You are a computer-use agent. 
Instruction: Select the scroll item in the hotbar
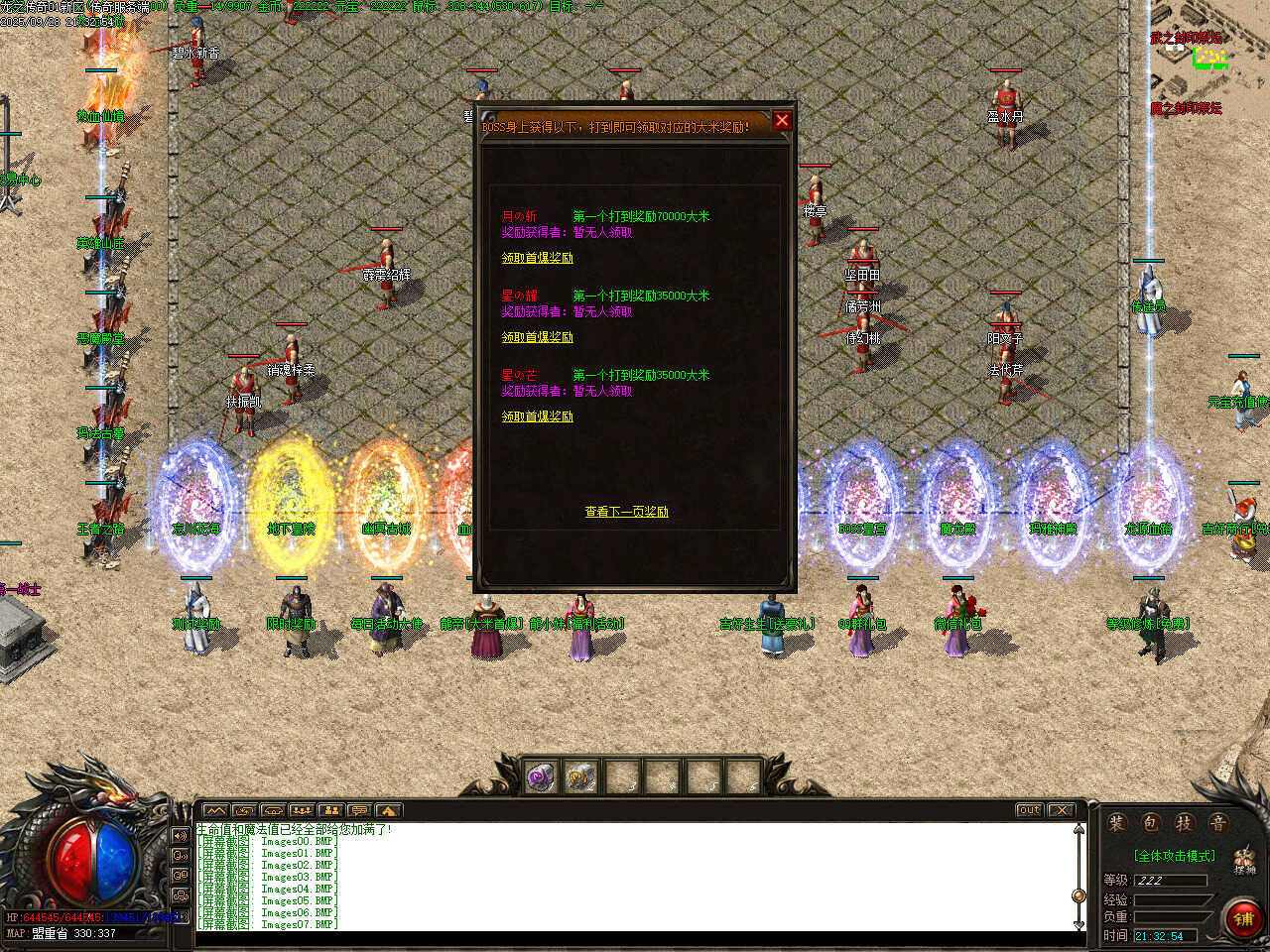point(581,777)
